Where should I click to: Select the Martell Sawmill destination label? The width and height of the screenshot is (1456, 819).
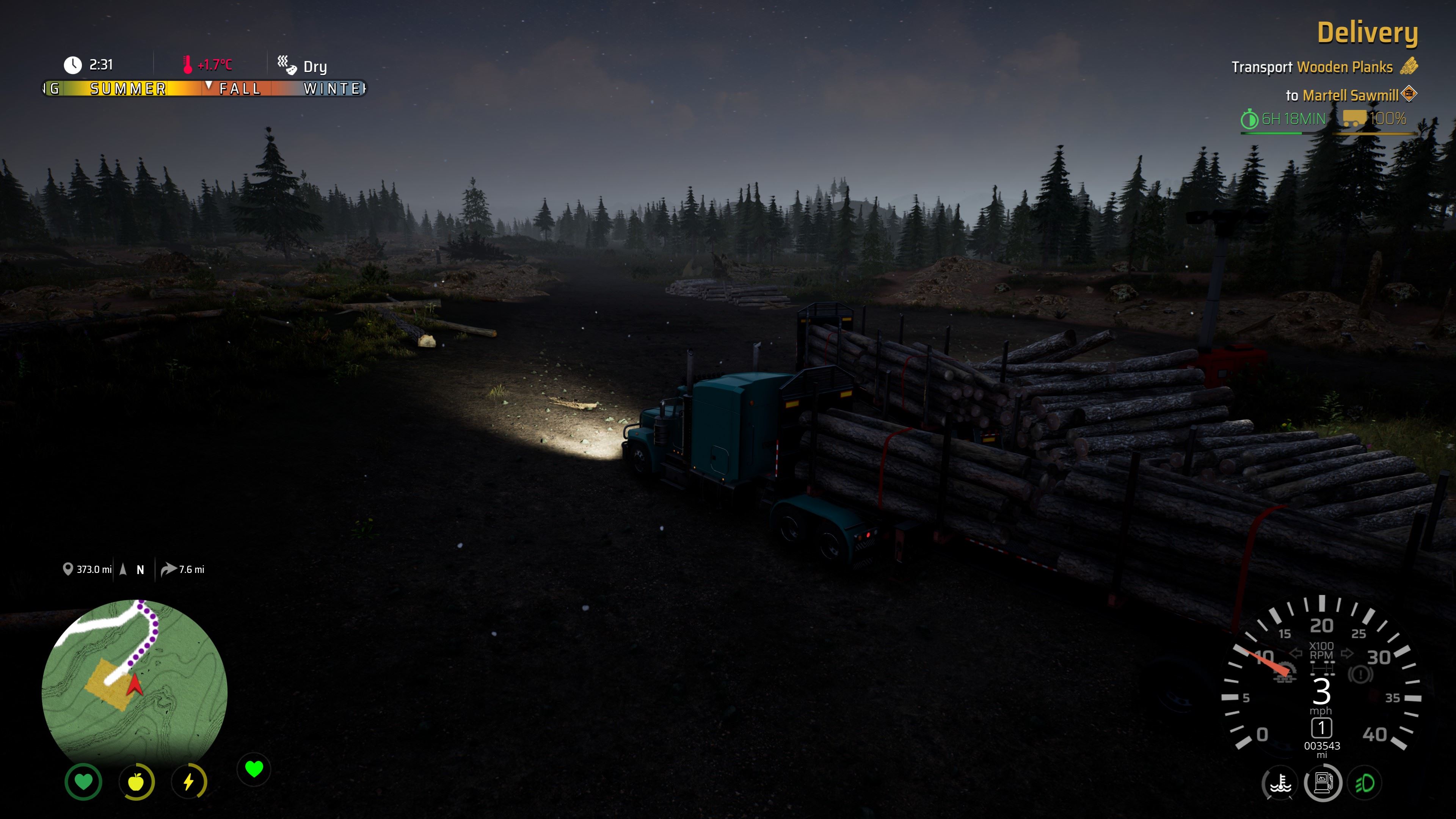tap(1350, 96)
